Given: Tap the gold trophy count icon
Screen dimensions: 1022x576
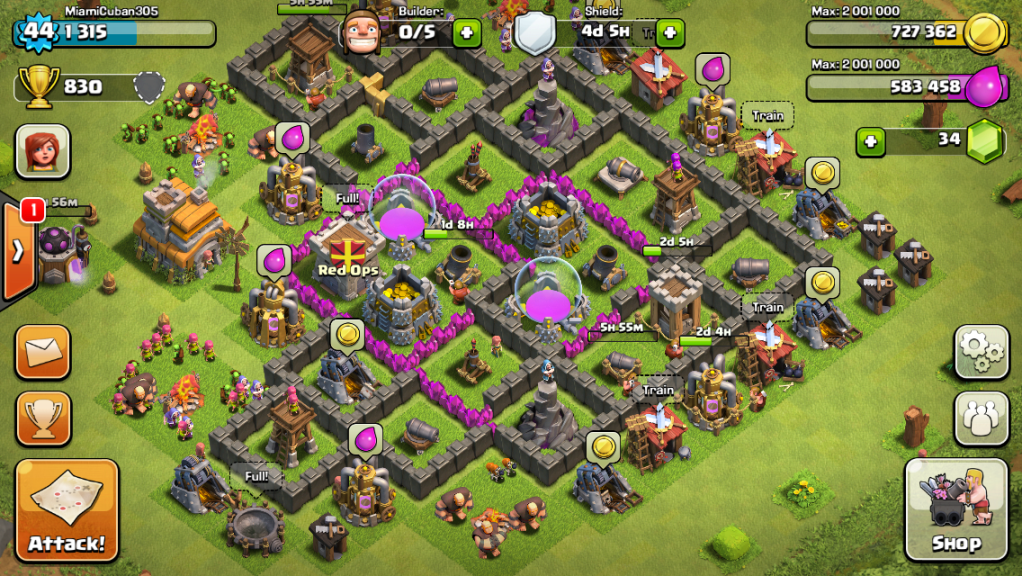Looking at the screenshot, I should coord(39,87).
